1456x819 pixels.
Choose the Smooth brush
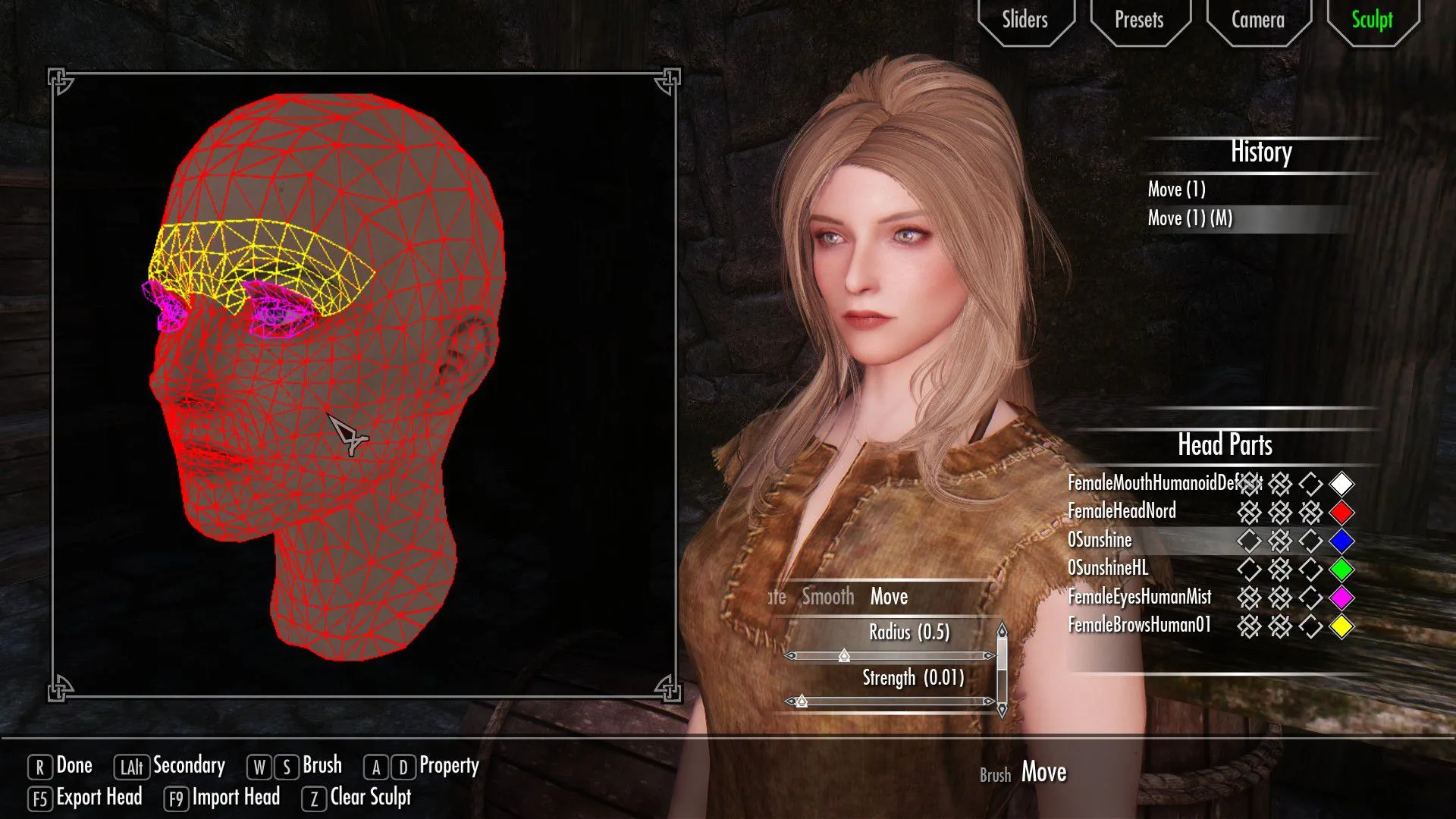(x=827, y=598)
